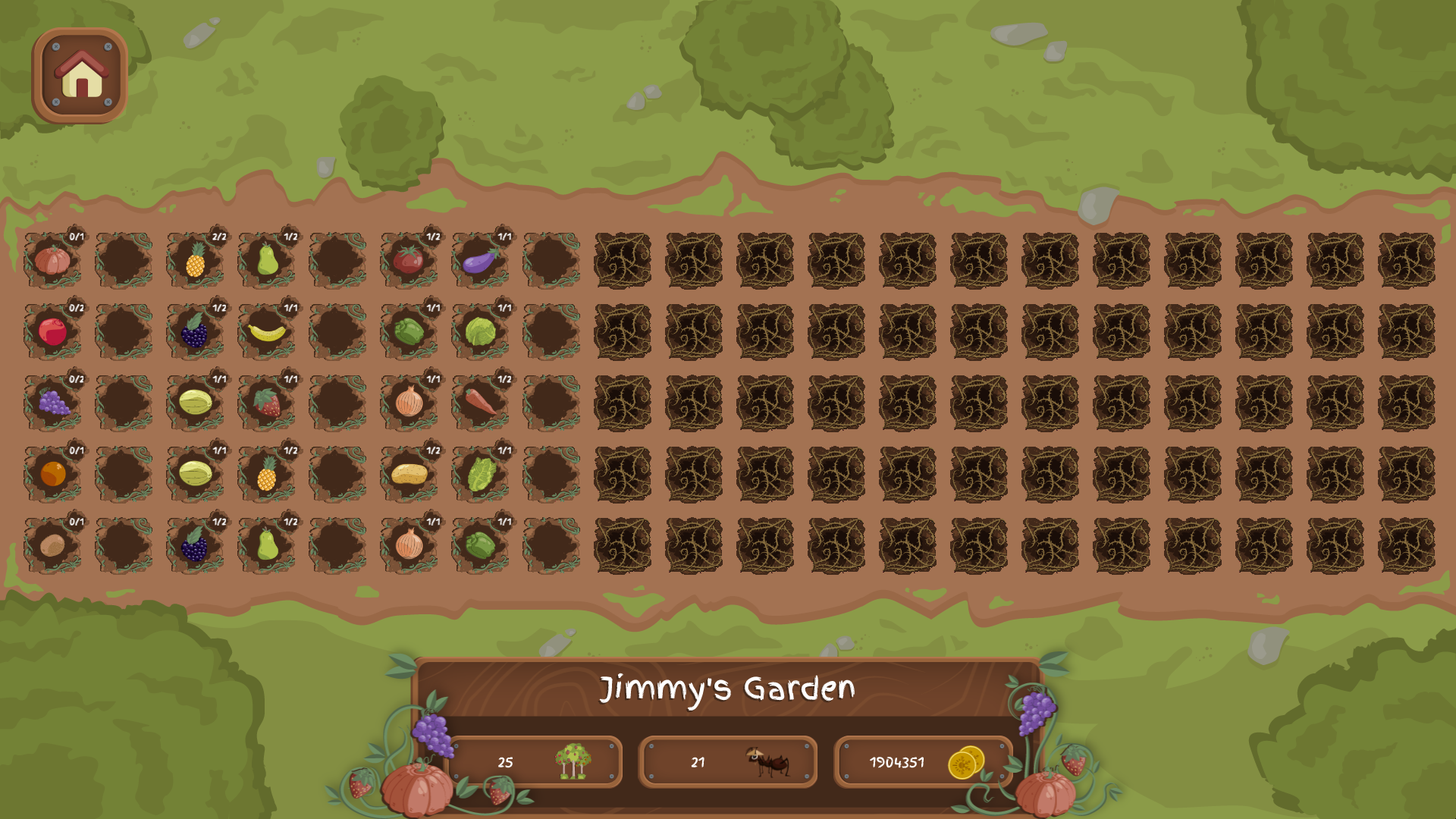Select the strawberry plot

(266, 403)
